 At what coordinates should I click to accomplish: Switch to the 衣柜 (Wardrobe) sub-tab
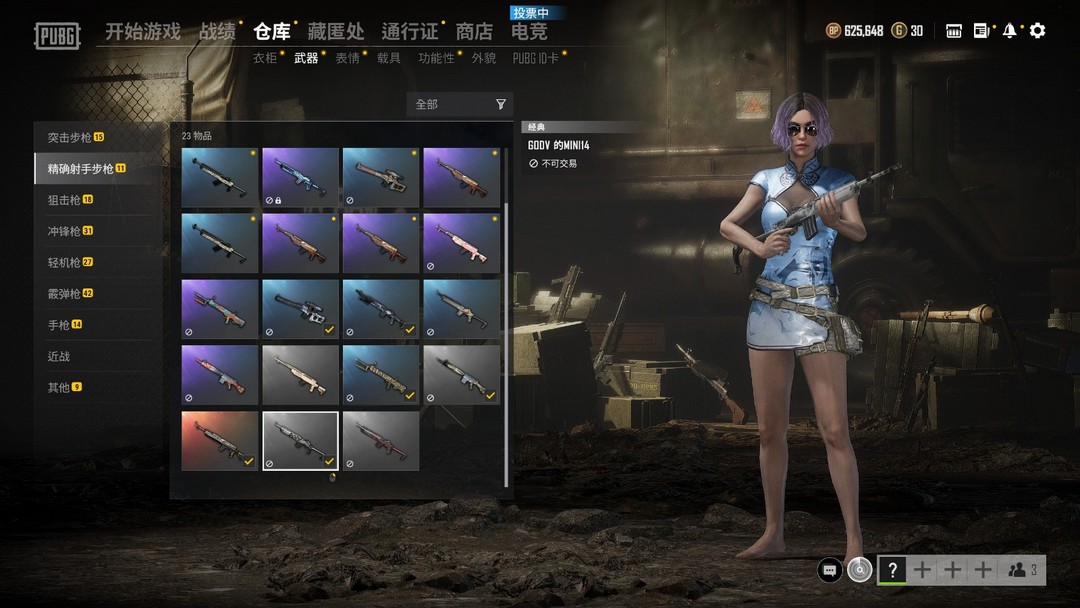point(265,58)
